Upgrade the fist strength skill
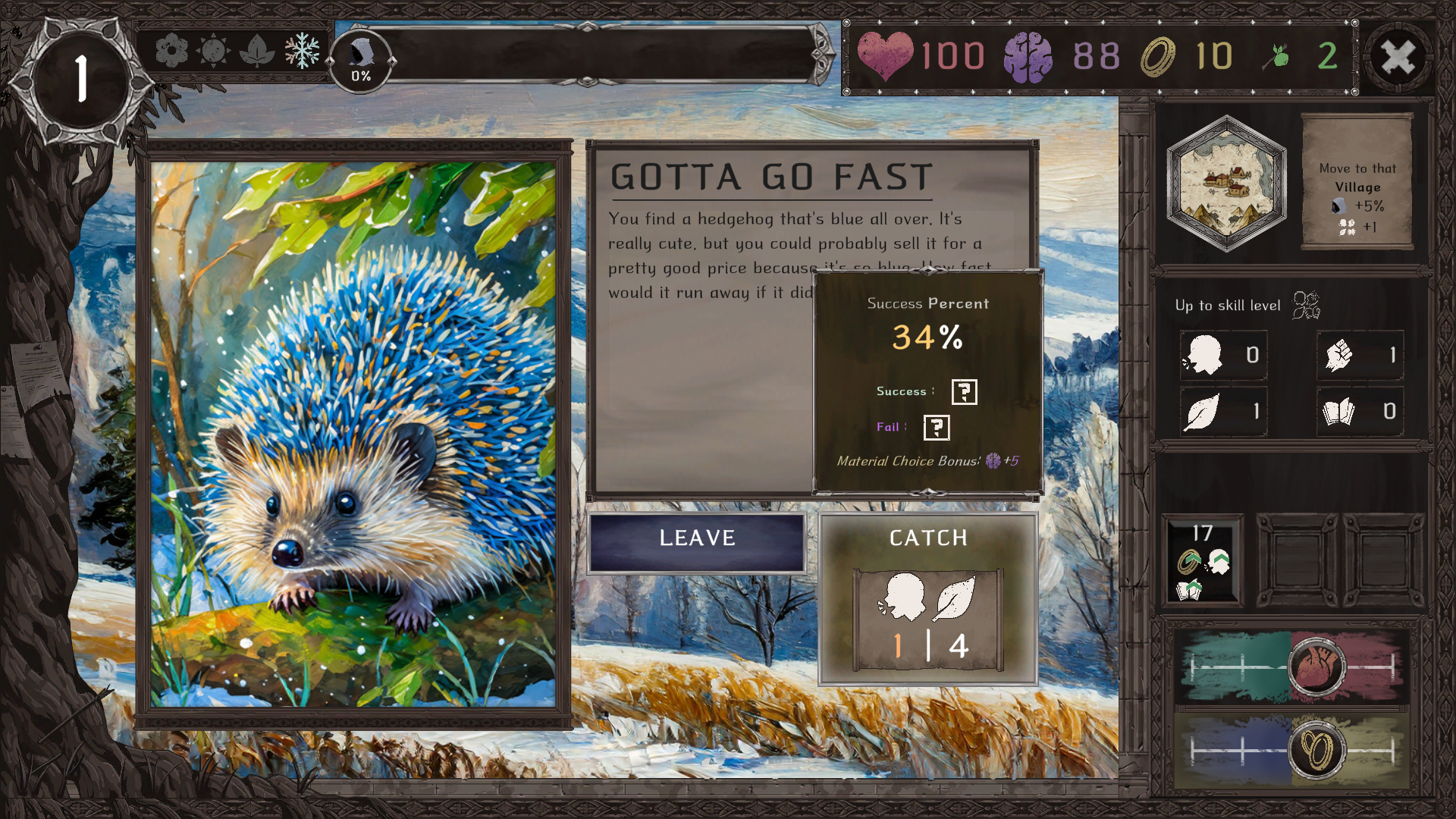 pos(1360,355)
